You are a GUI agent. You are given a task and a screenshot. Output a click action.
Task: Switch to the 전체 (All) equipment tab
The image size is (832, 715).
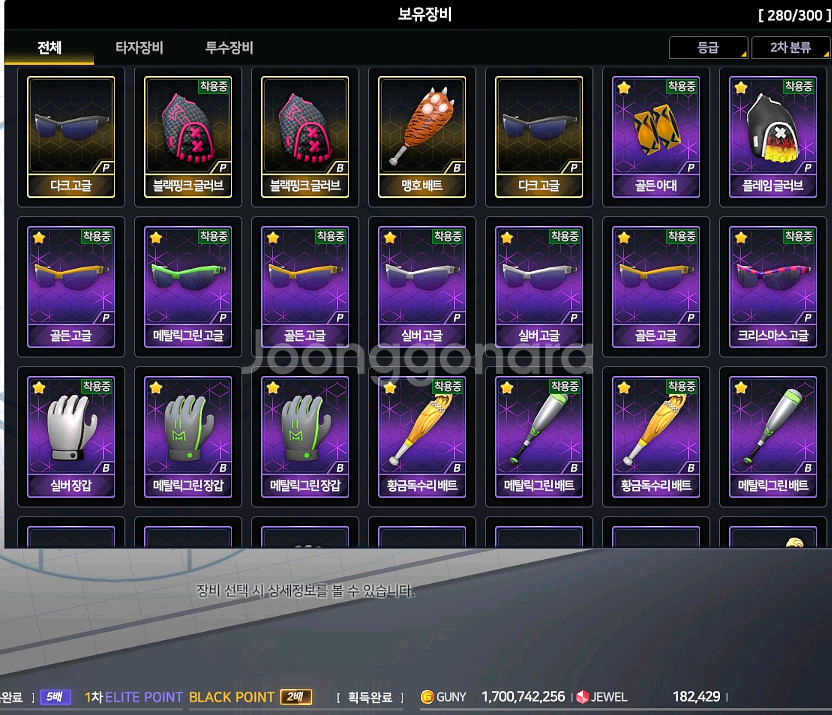(x=50, y=48)
